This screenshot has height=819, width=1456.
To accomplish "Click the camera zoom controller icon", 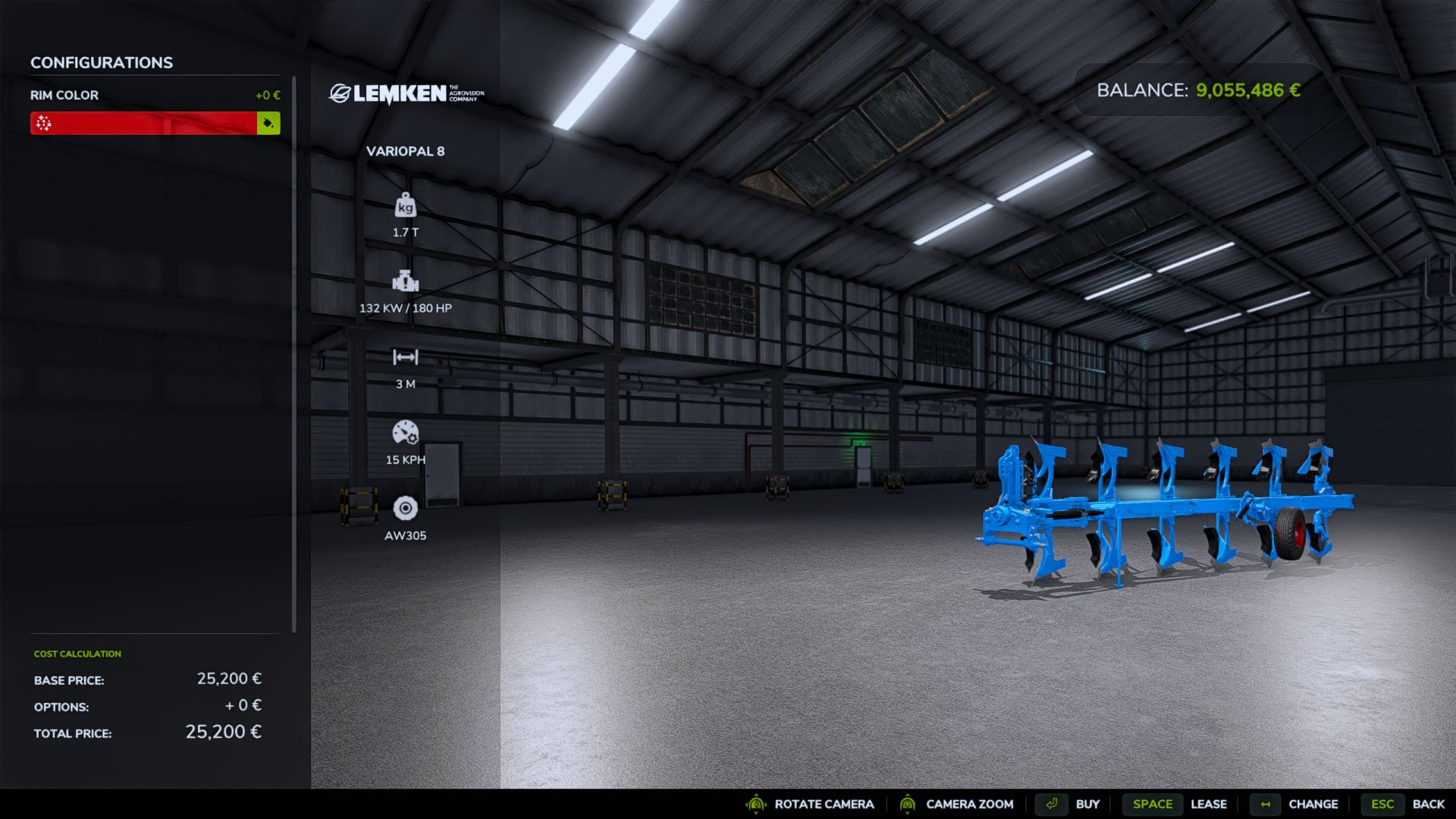I will [908, 804].
